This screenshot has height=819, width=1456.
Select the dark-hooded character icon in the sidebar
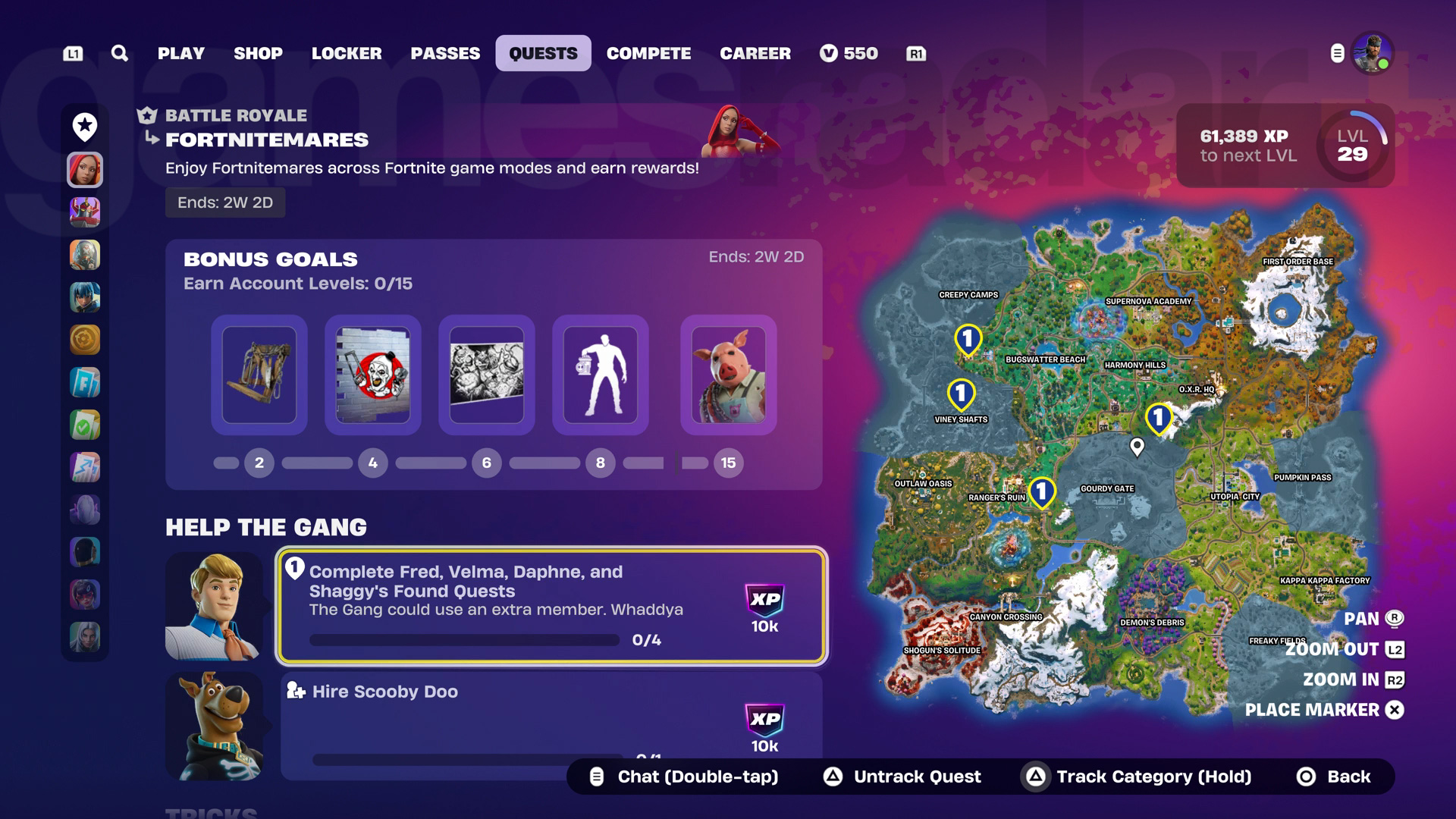click(84, 552)
